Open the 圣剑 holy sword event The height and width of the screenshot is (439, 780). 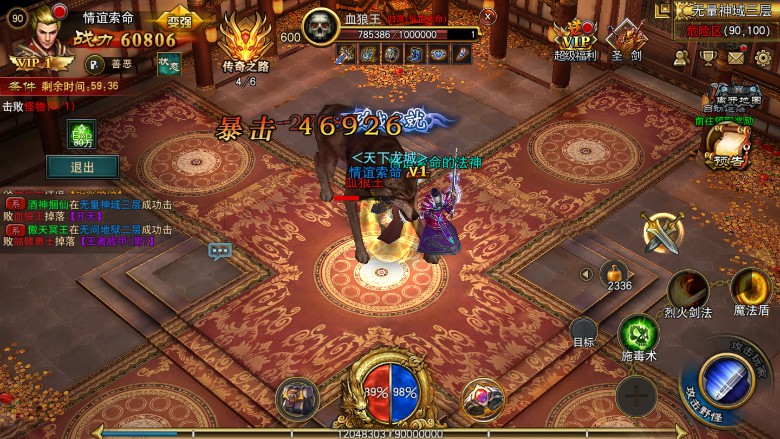point(628,37)
